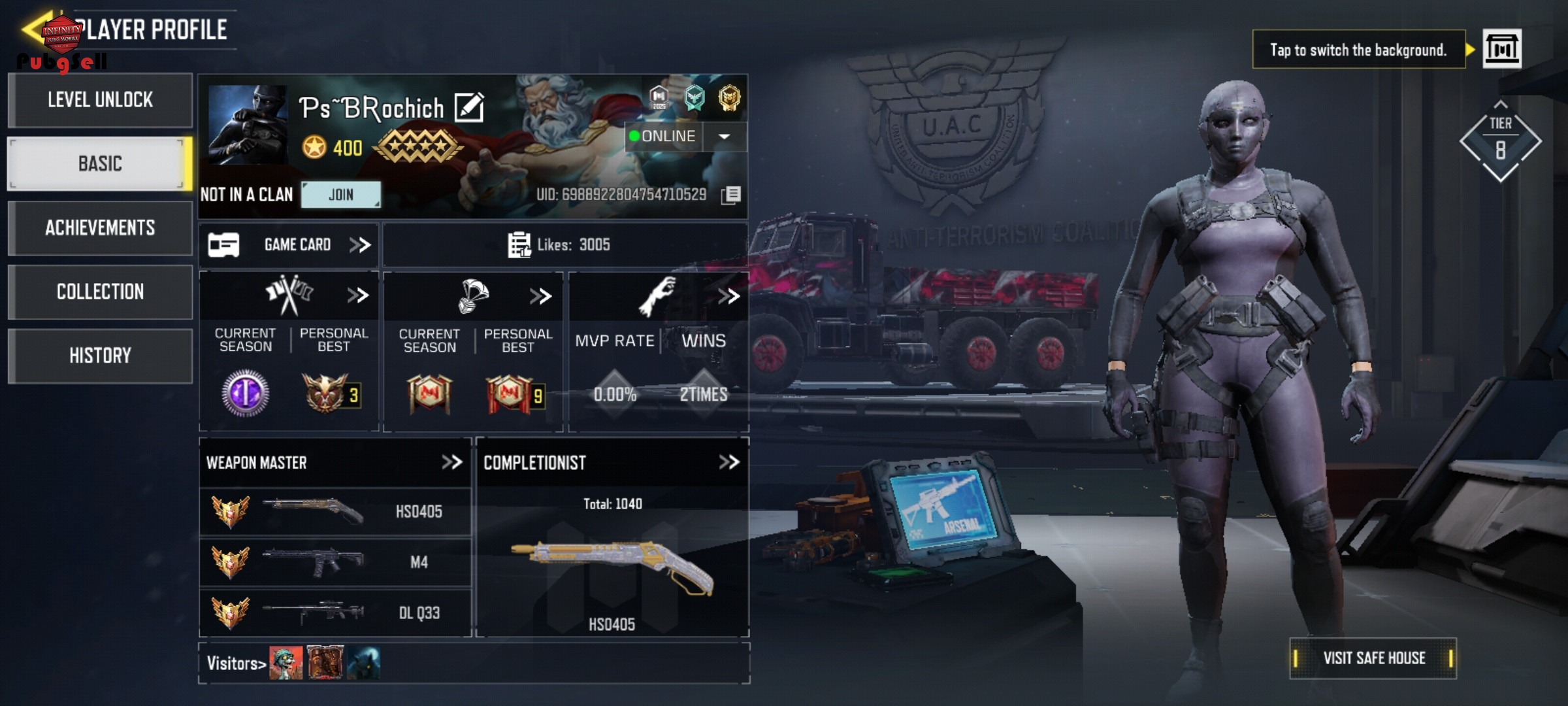Switch to the Level Unlock tab
The image size is (1568, 706).
click(x=100, y=100)
